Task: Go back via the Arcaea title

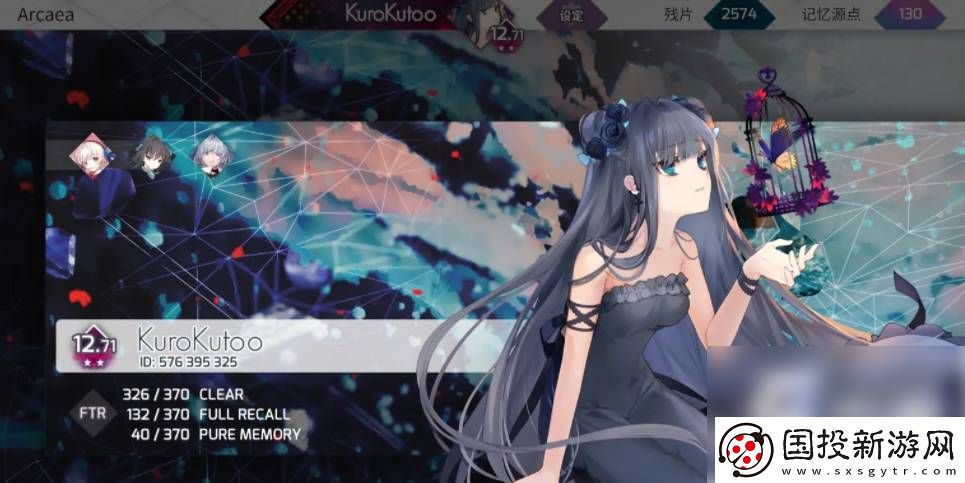Action: pyautogui.click(x=48, y=14)
